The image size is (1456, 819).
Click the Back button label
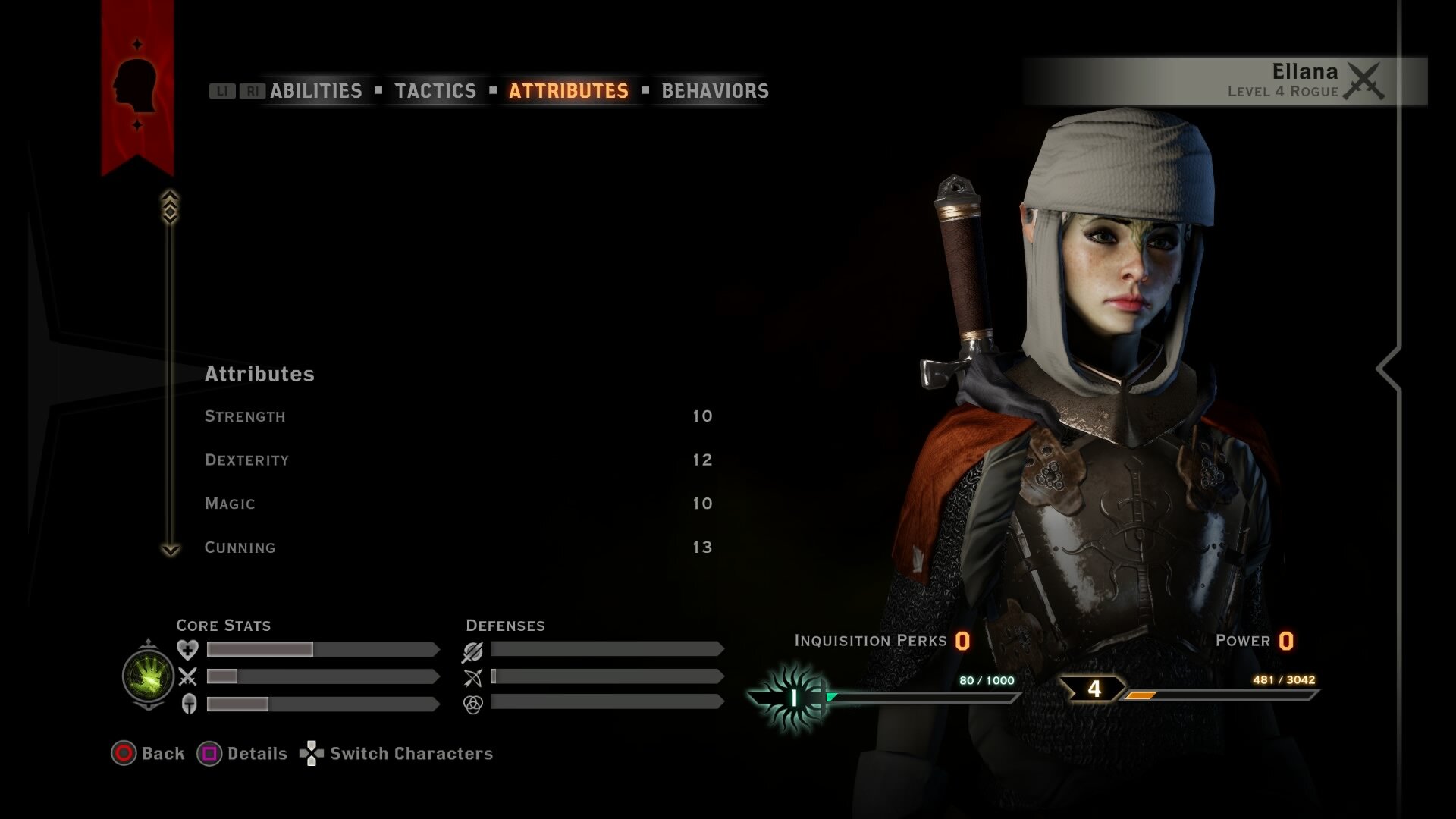(162, 754)
